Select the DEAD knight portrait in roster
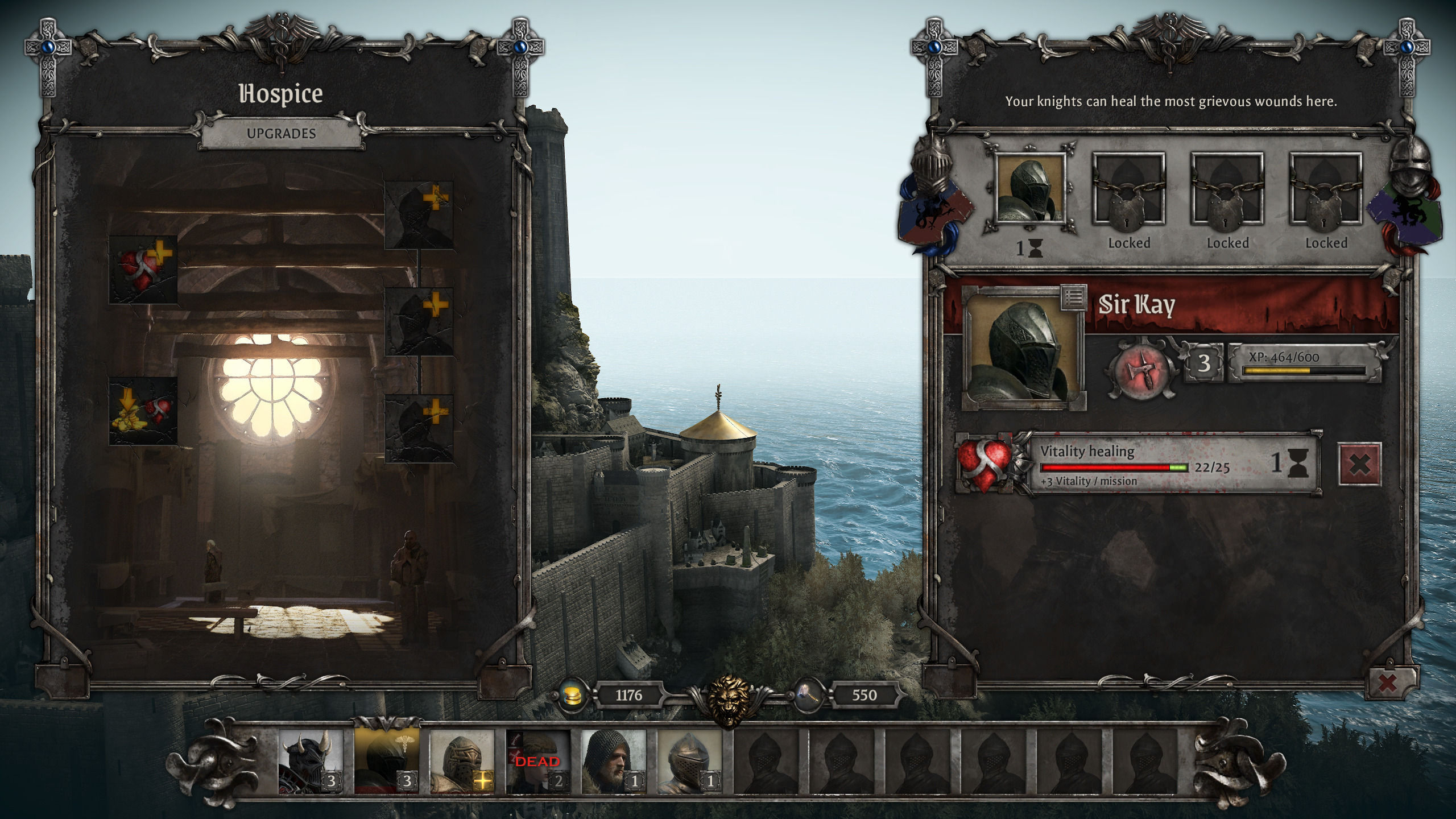 [537, 763]
